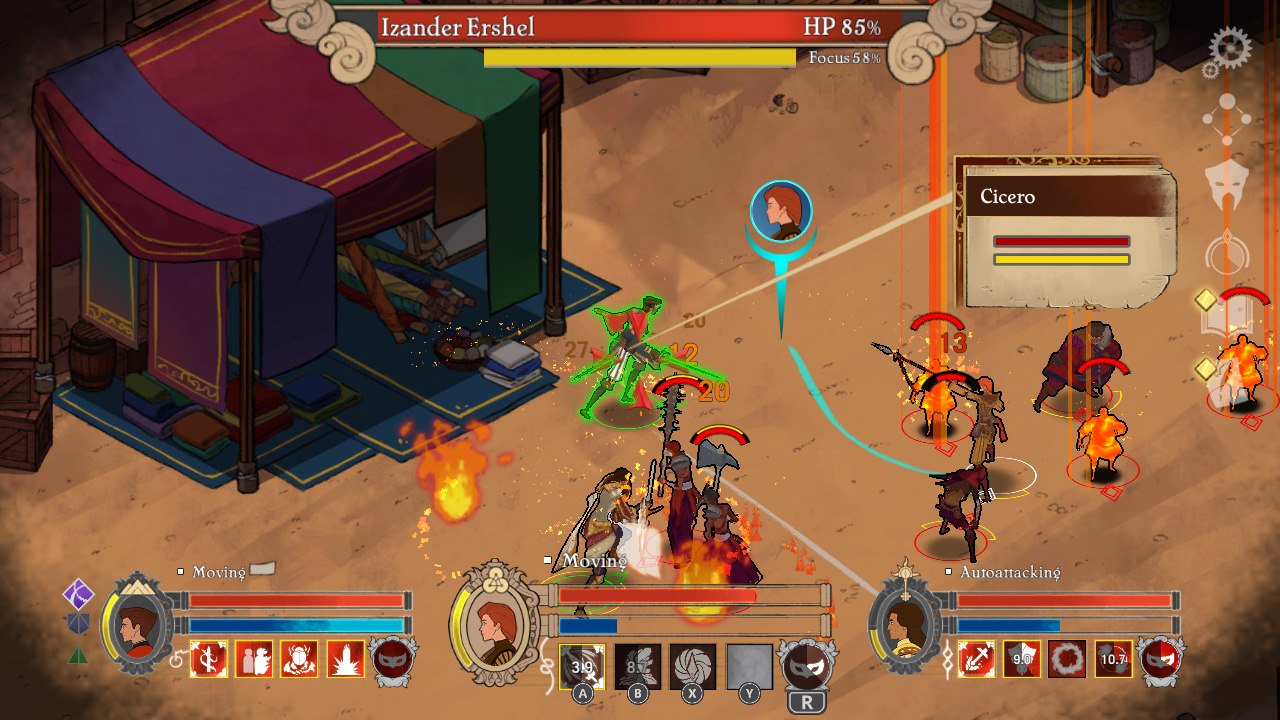Activate the right character's arrow ability
The width and height of the screenshot is (1280, 720).
pos(977,659)
